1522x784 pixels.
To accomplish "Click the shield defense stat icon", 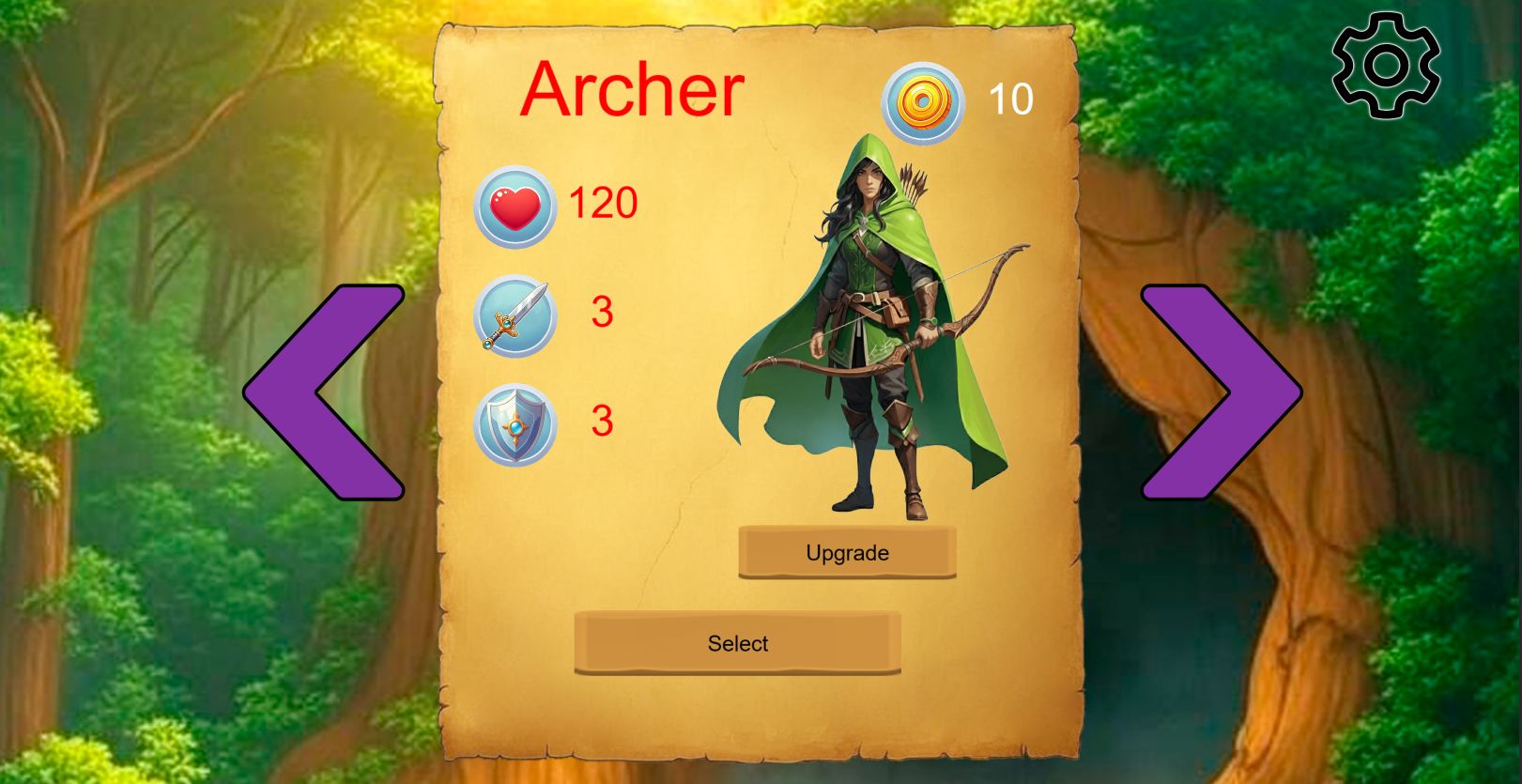I will (513, 424).
